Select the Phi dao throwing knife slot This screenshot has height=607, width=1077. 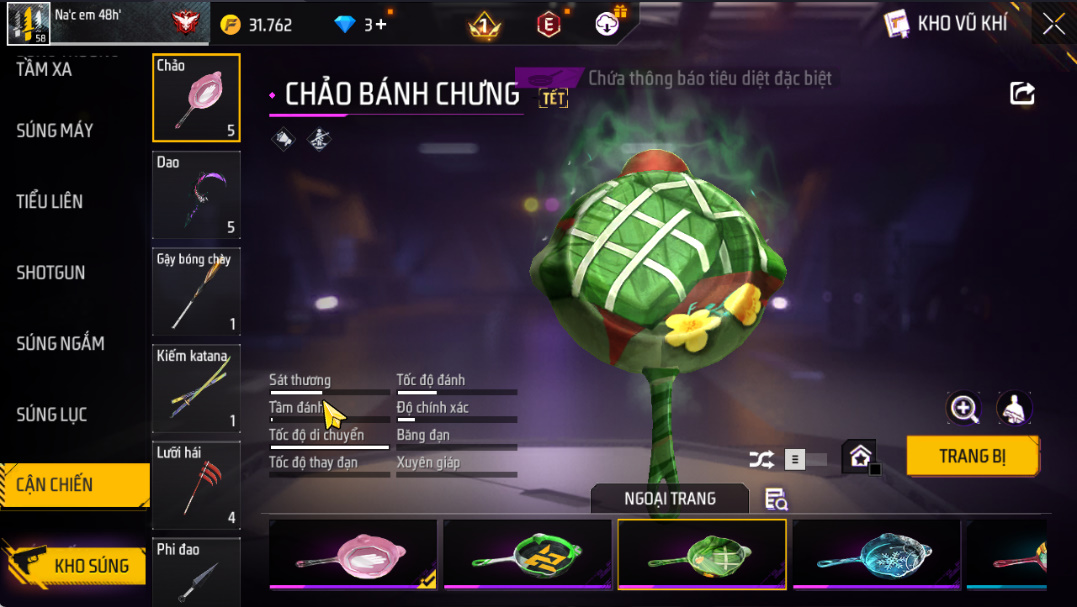[x=196, y=572]
